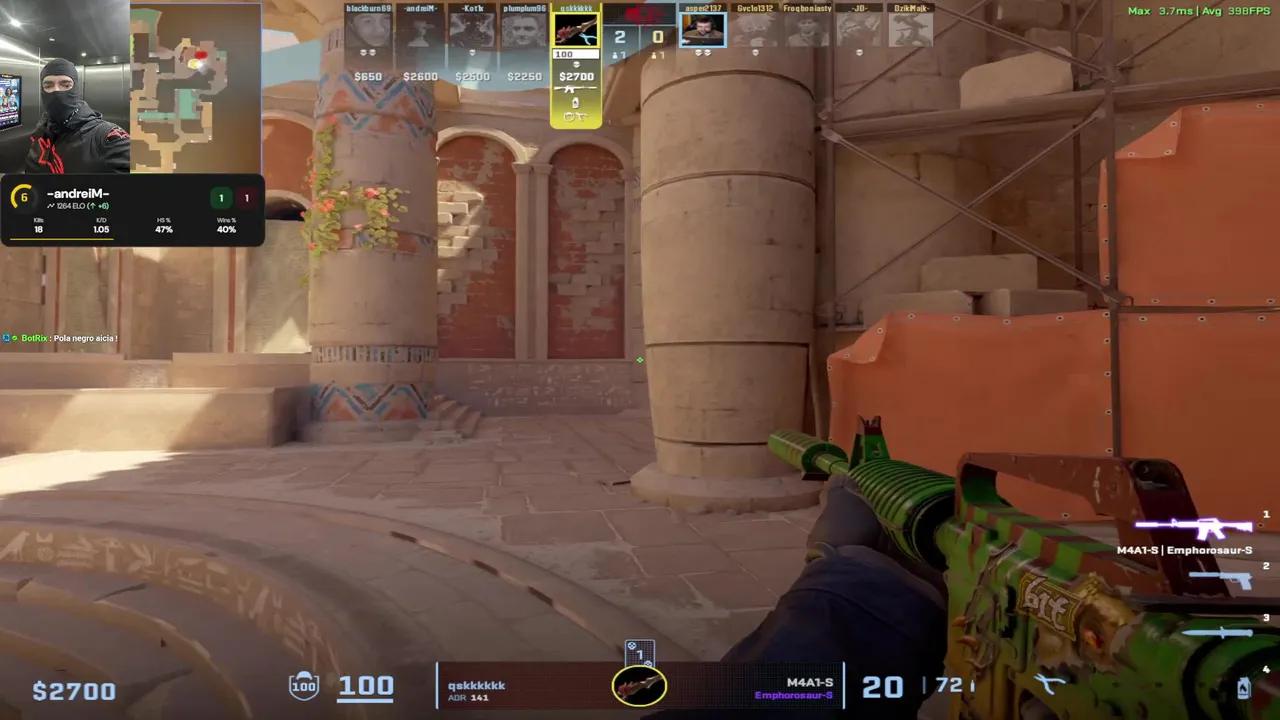Click the minimap in the top-left corner
Image resolution: width=1280 pixels, height=720 pixels.
pos(195,90)
